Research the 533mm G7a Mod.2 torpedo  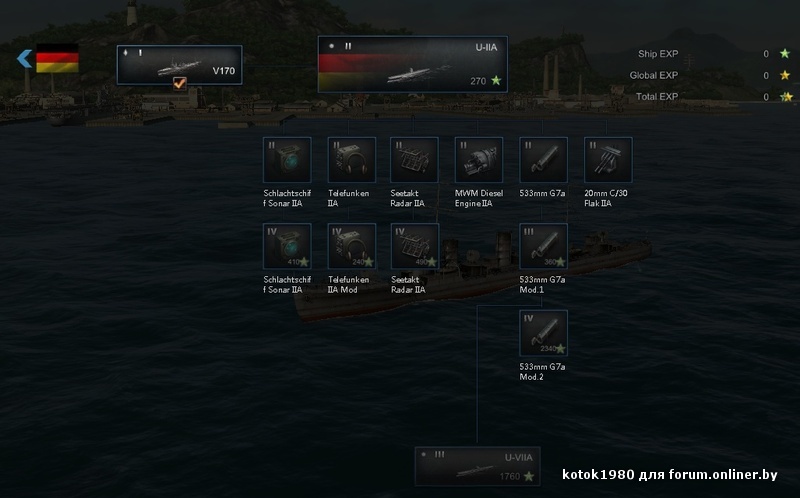tap(543, 333)
